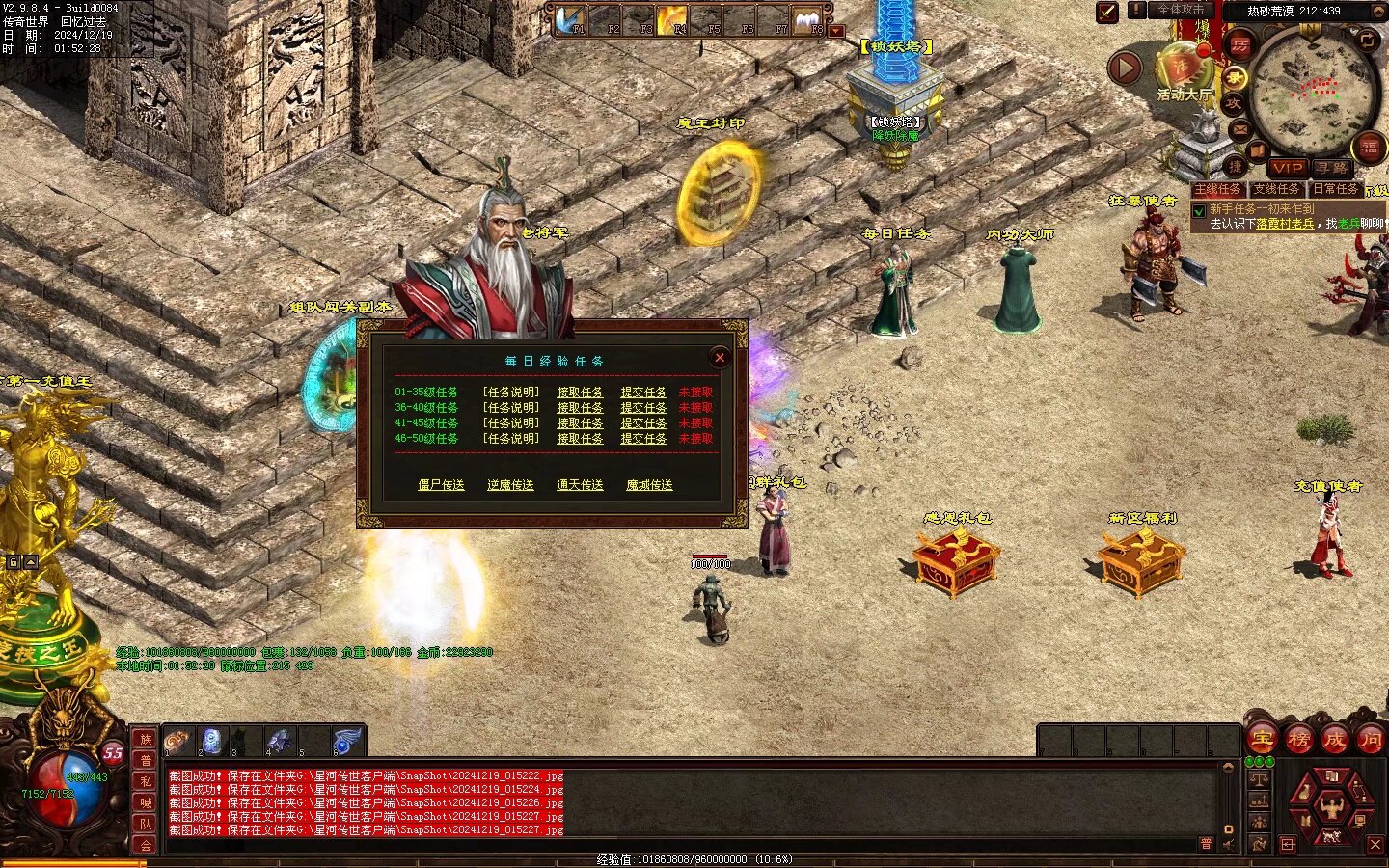Viewport: 1389px width, 868px height.
Task: Select the 队 team chat channel
Action: [x=146, y=824]
